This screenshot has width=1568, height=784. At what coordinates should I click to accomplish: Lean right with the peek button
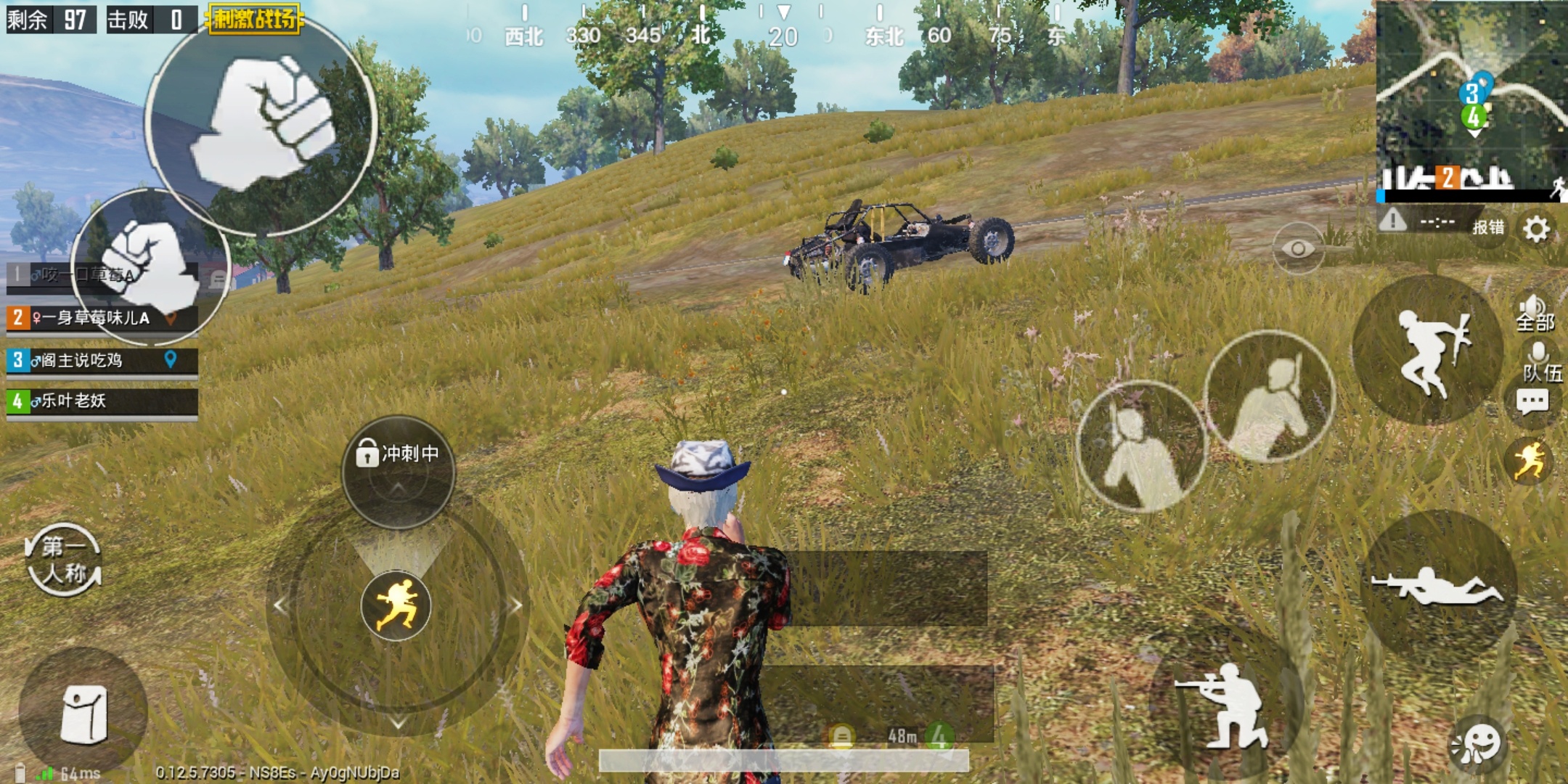tap(1270, 397)
